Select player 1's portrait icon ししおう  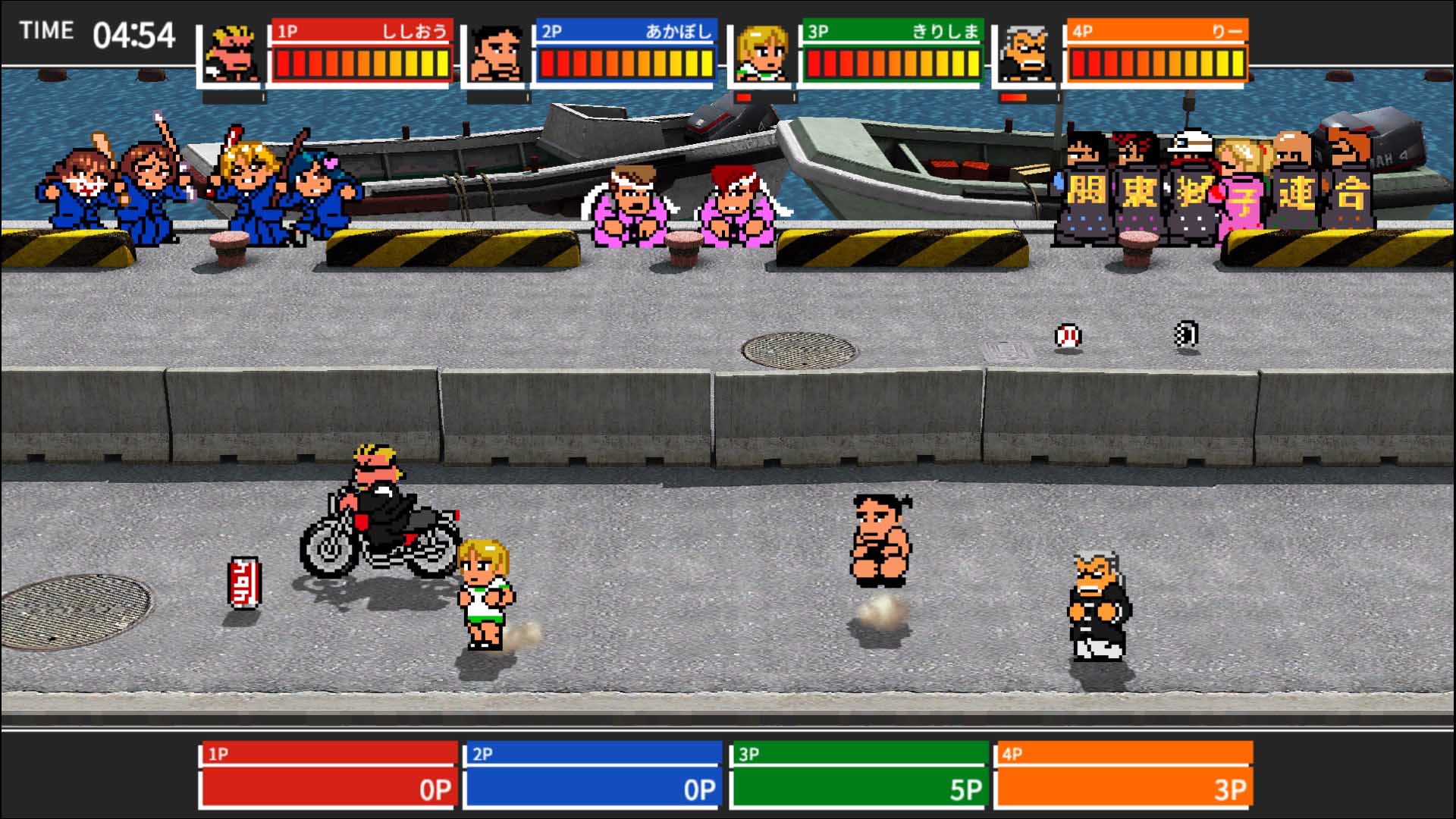tap(231, 53)
